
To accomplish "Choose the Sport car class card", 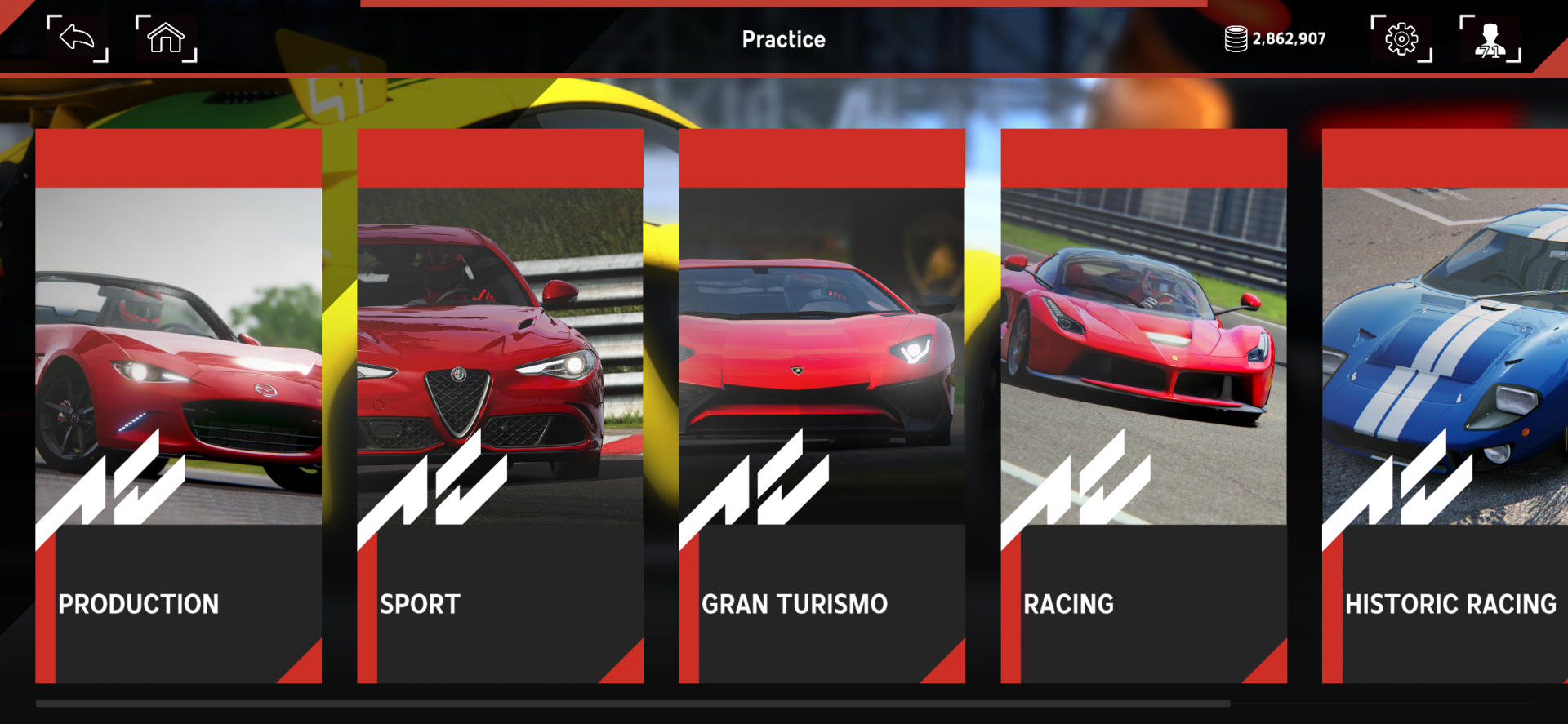I will [500, 406].
